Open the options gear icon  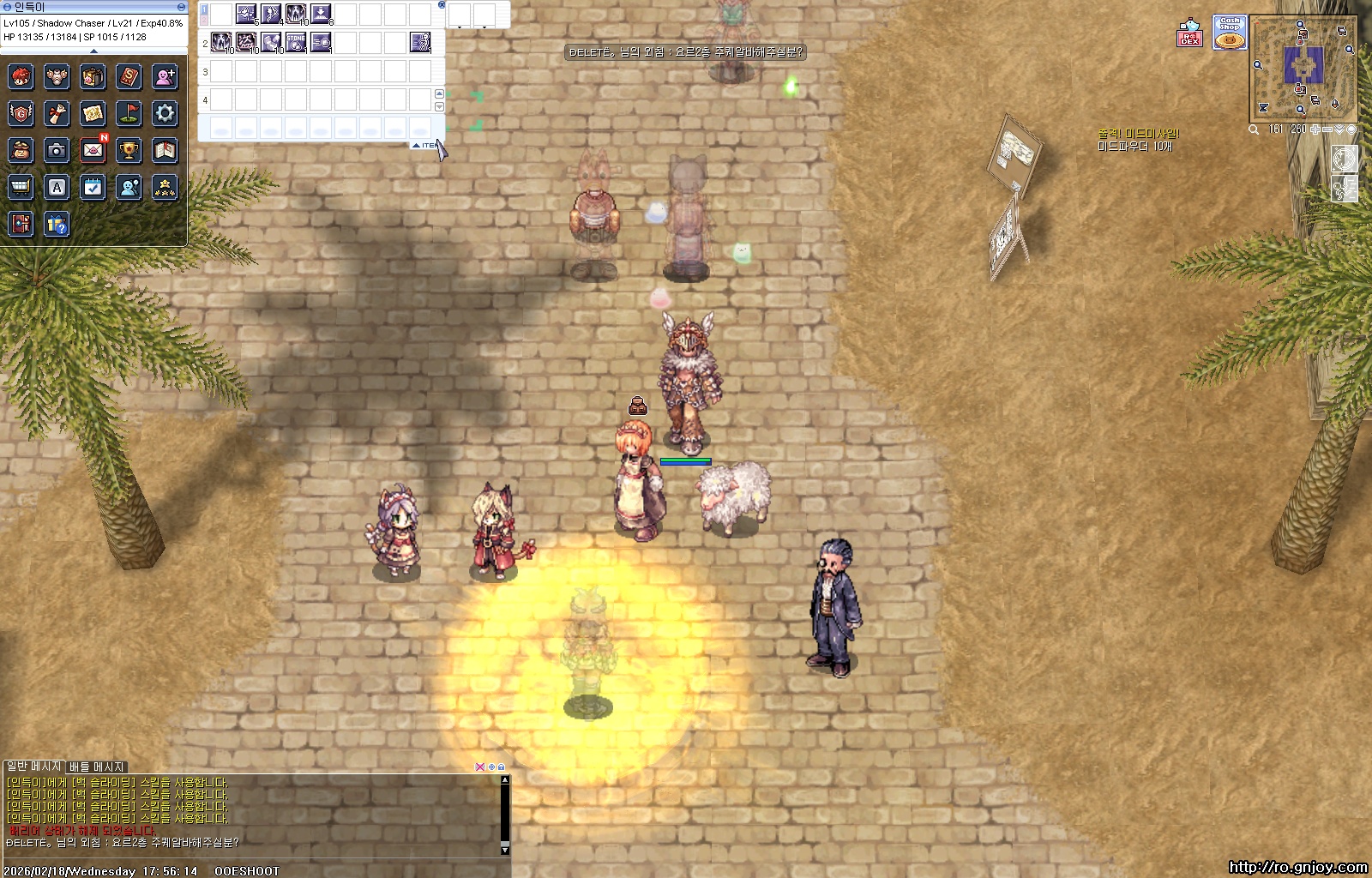point(165,112)
